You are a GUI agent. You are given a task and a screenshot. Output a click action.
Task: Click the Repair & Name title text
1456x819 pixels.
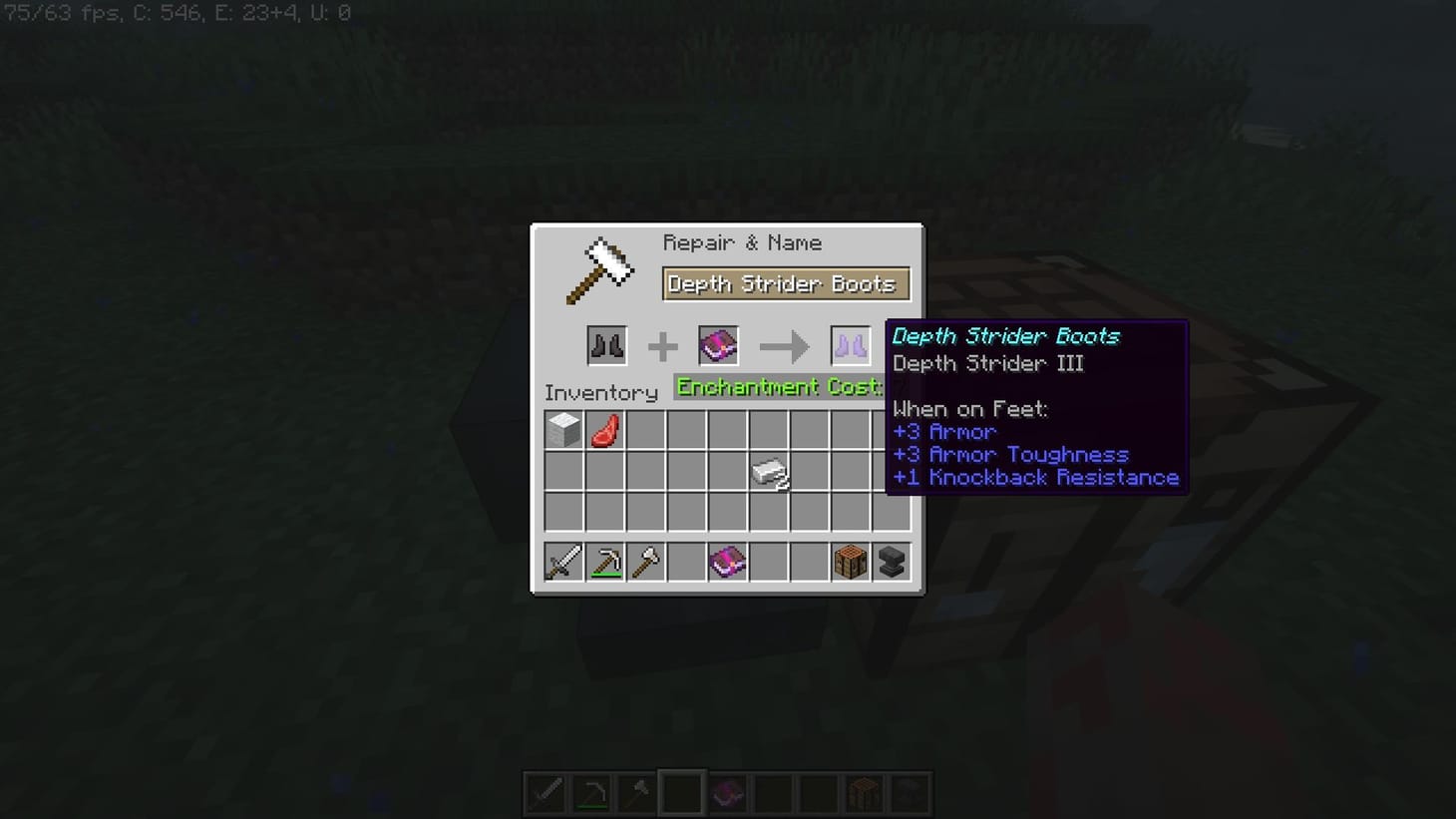pyautogui.click(x=743, y=242)
